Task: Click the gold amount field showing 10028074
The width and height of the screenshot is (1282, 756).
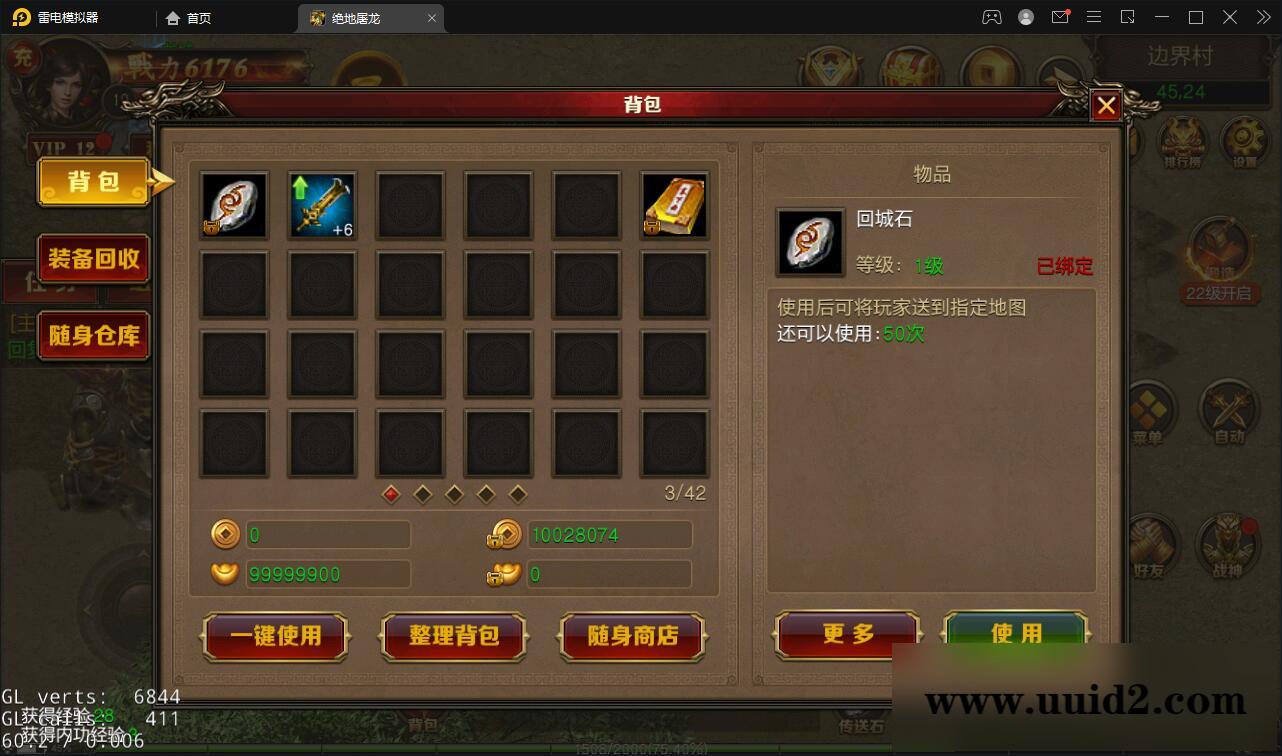Action: (610, 534)
